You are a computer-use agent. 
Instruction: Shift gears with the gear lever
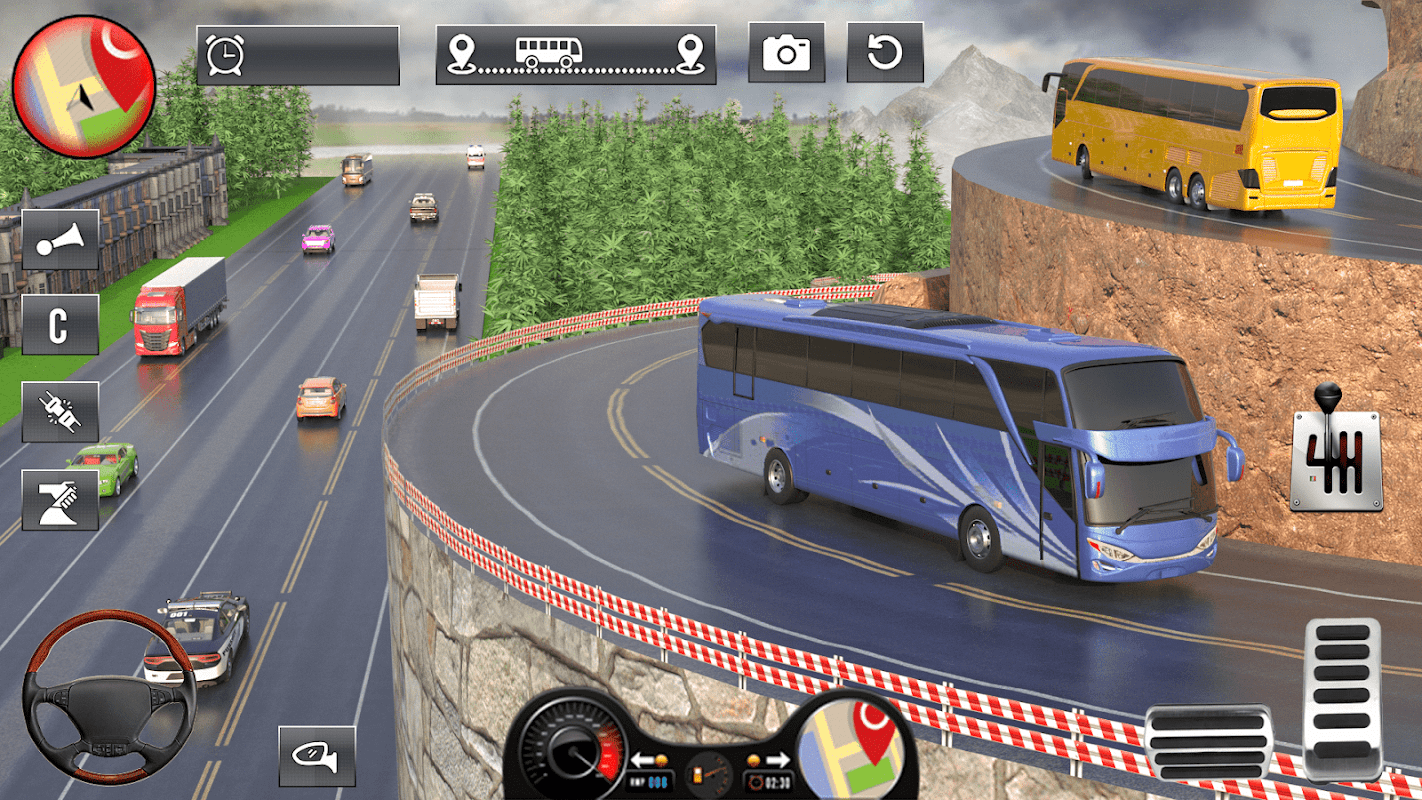pos(1336,452)
